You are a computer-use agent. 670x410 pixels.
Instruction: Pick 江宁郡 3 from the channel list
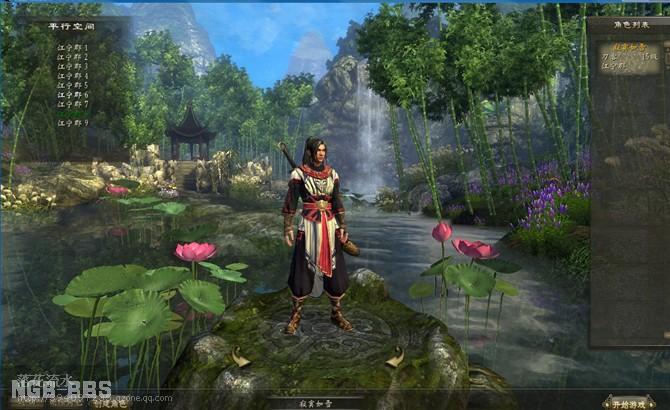click(72, 66)
